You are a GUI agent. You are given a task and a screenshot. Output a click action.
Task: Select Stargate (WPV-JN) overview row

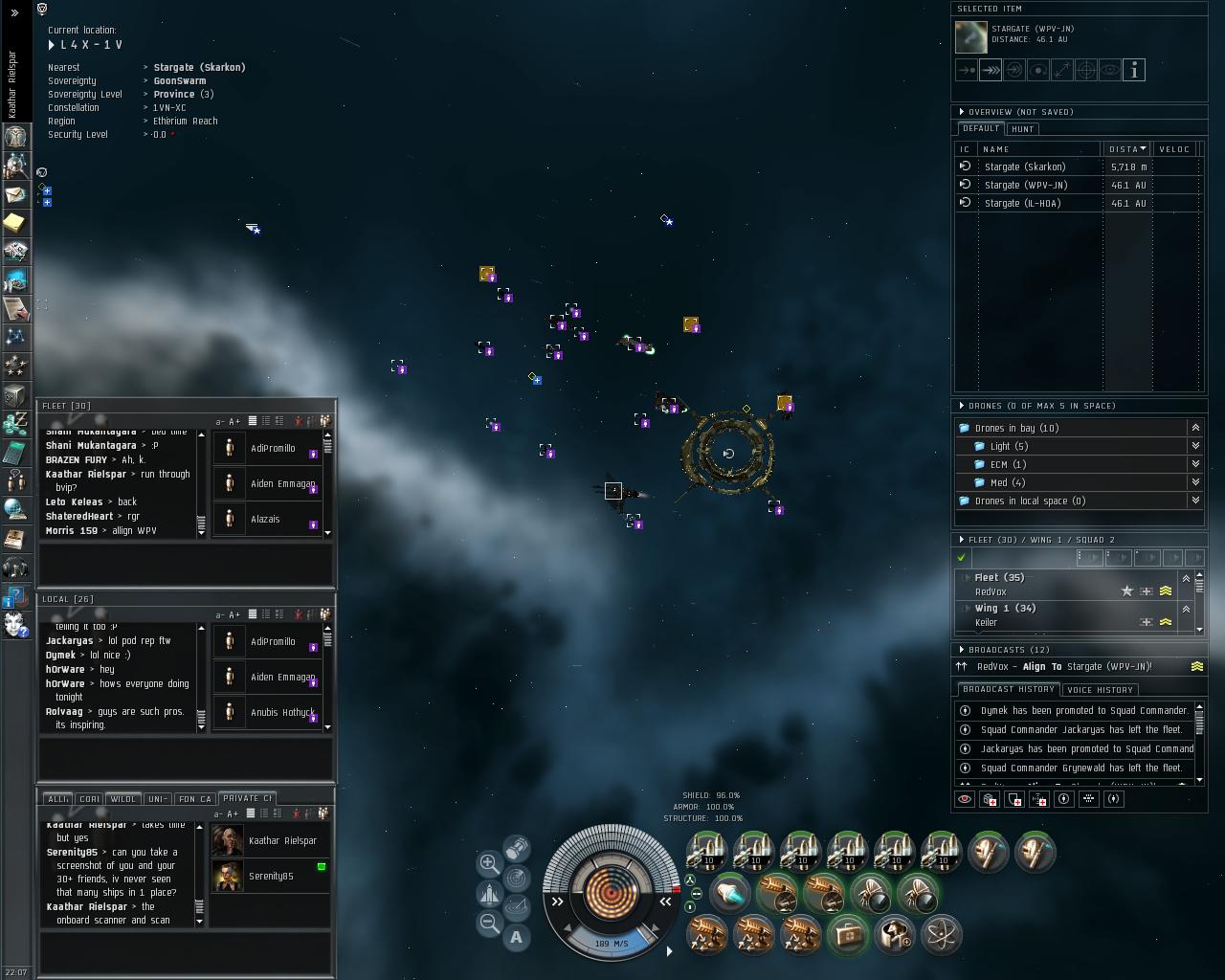pyautogui.click(x=1025, y=185)
